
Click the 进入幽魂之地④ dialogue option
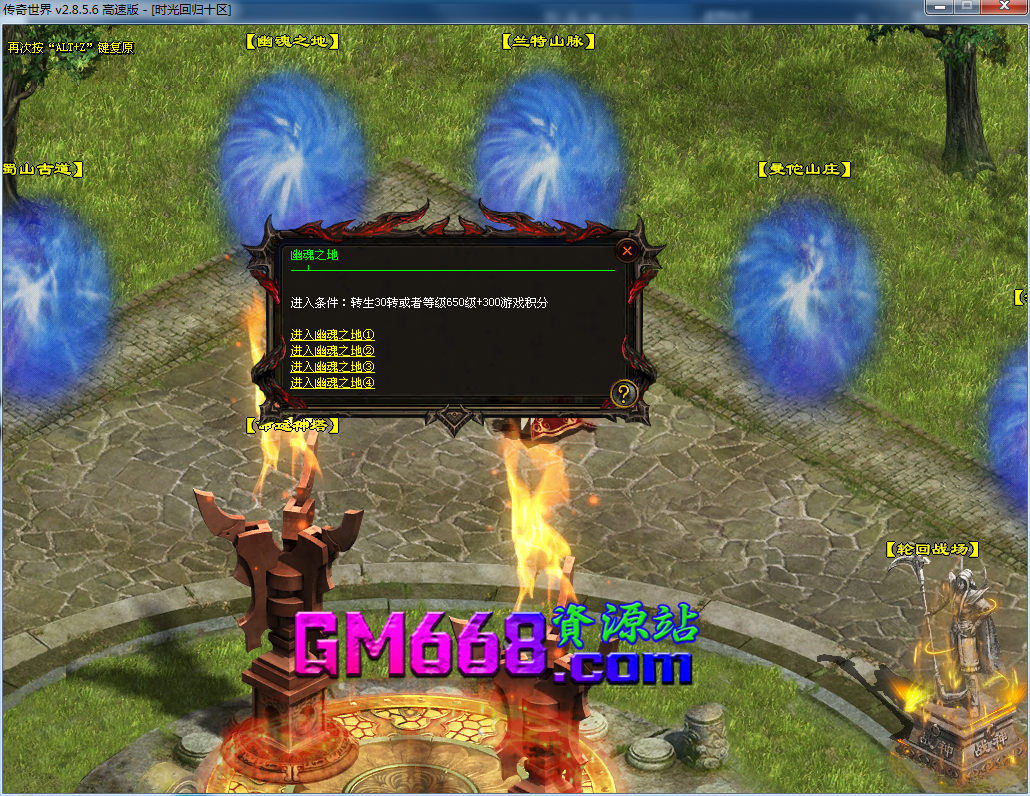tap(332, 383)
